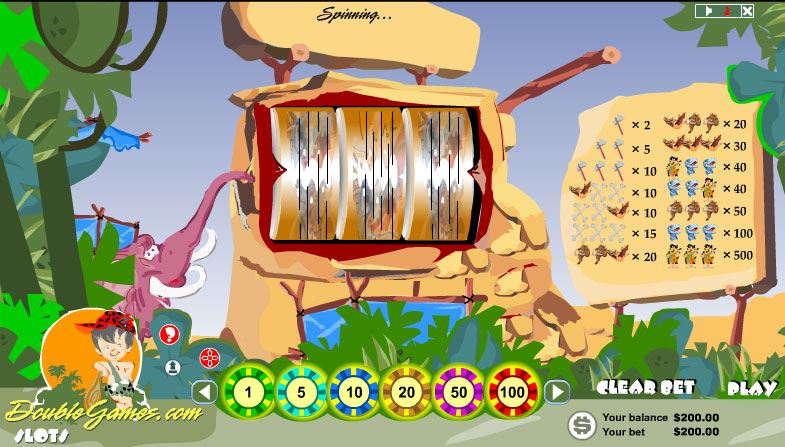Open help with the red question mark
Screen dimensions: 785x447
click(x=170, y=334)
